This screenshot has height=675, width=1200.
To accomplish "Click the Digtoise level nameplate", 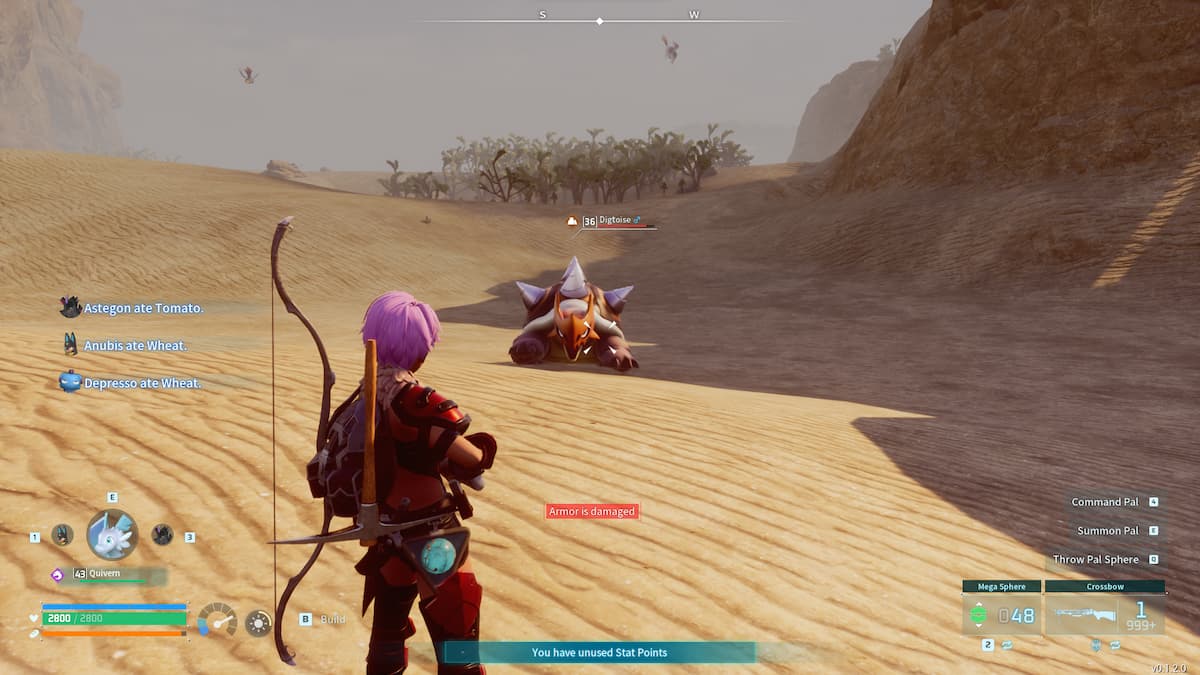I will point(612,221).
